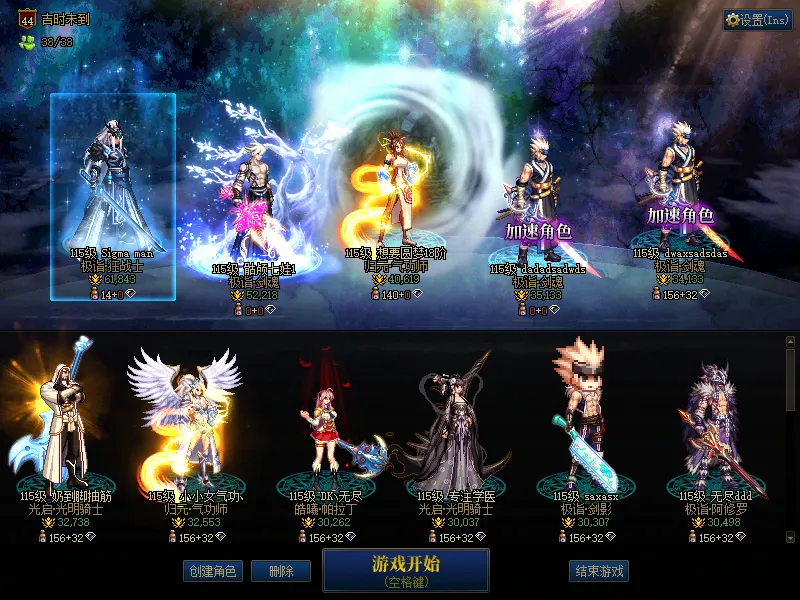Quit using the 结束游戏 button
The height and width of the screenshot is (600, 800).
600,571
